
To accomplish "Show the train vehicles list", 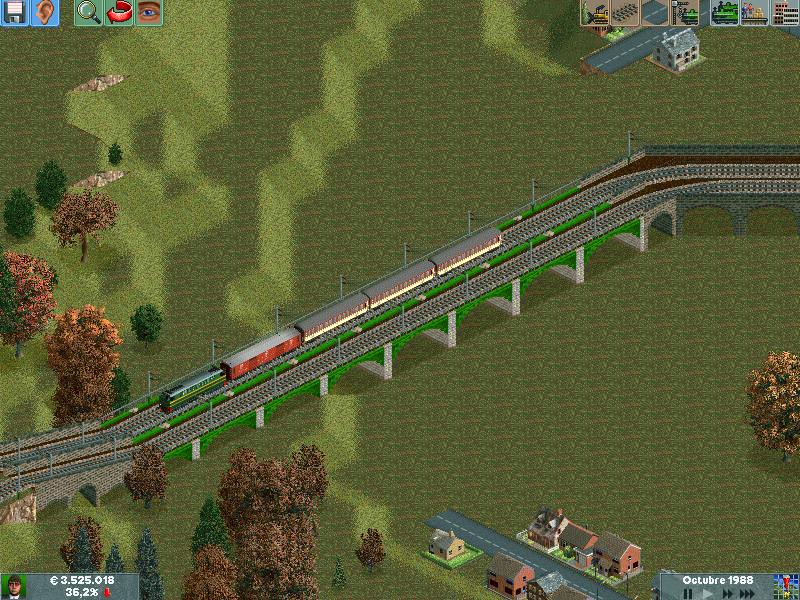I will 724,13.
